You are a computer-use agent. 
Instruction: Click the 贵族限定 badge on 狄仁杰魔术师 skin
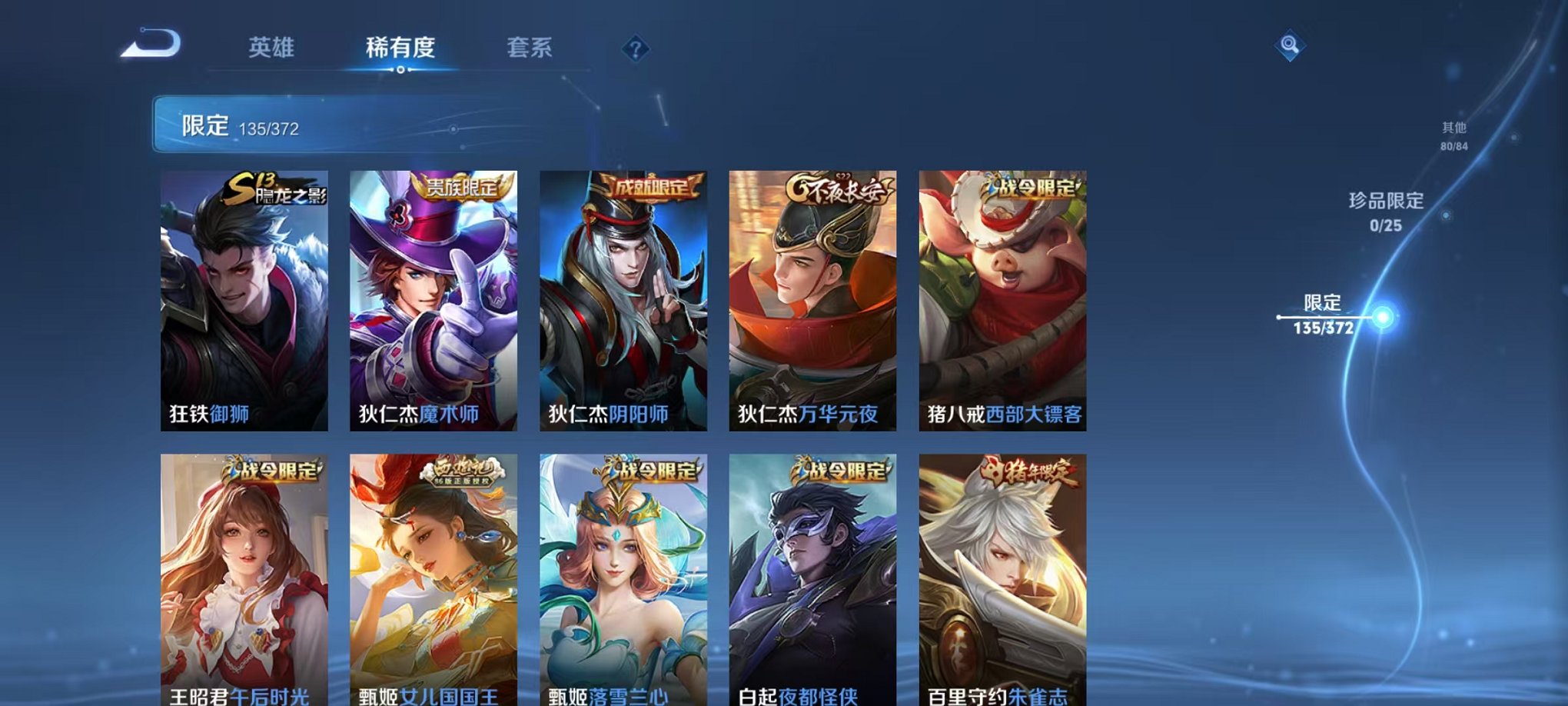click(462, 185)
